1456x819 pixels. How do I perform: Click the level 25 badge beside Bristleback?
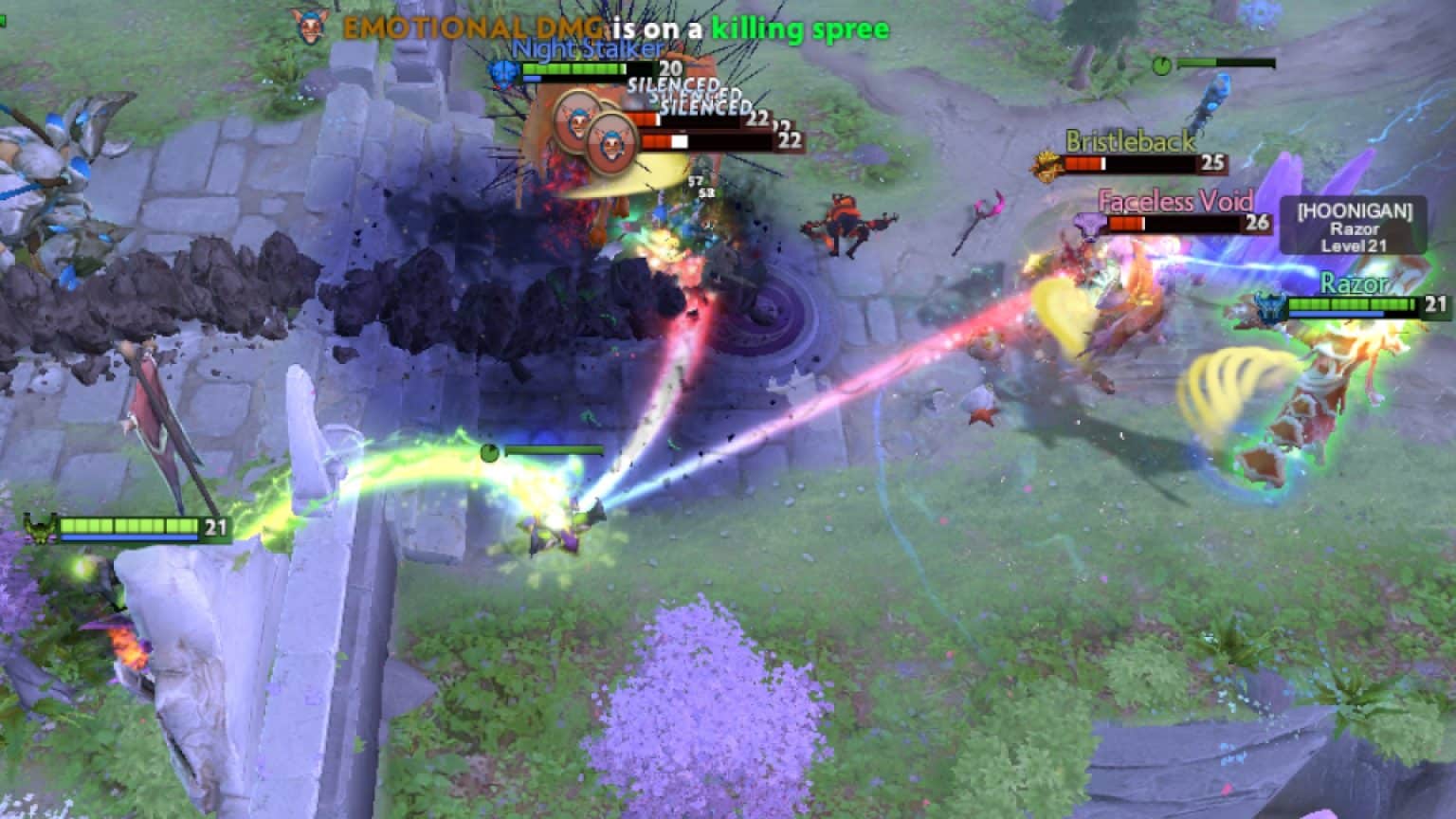[1213, 164]
